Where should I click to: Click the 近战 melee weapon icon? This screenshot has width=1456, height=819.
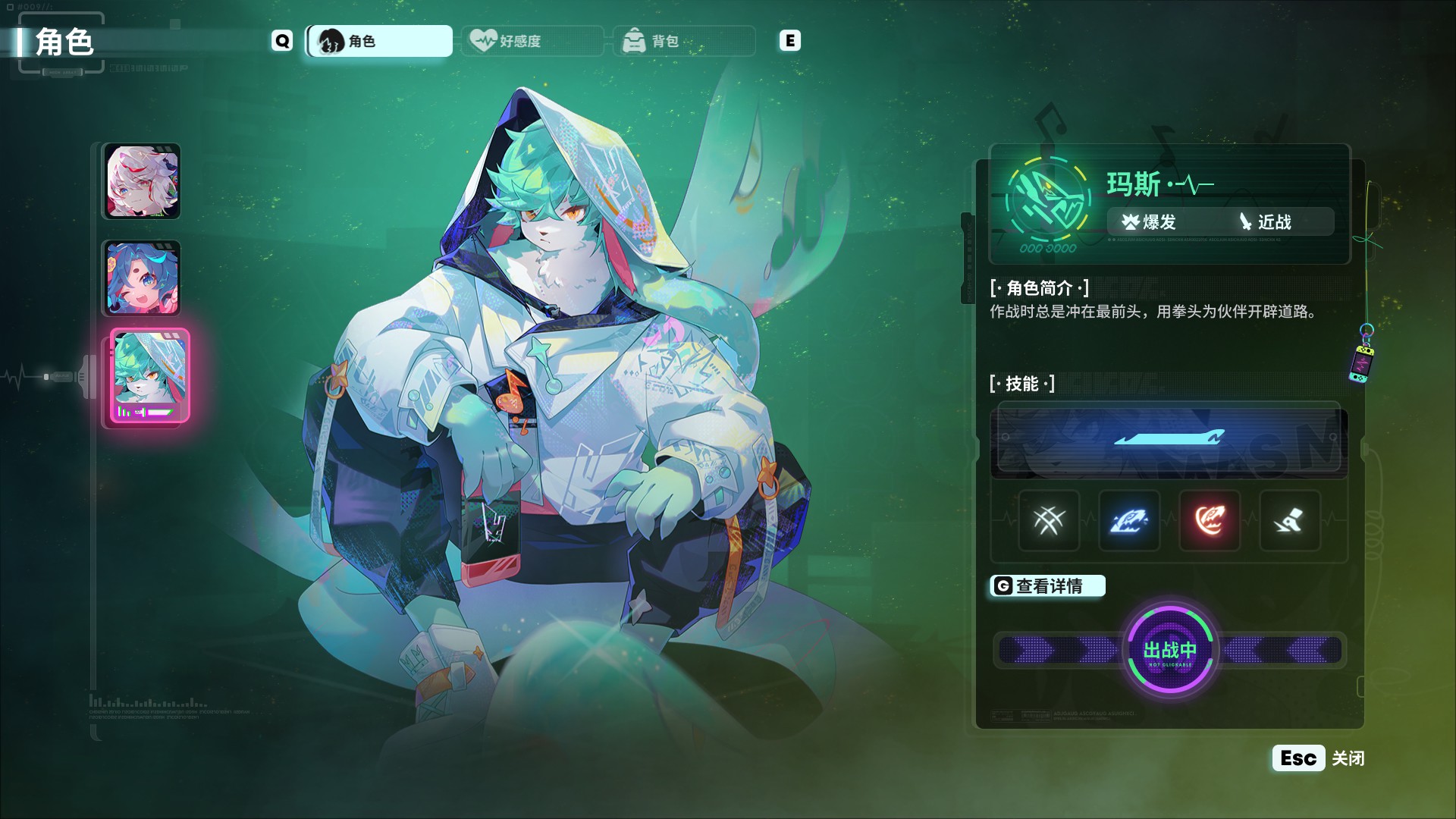[1247, 221]
